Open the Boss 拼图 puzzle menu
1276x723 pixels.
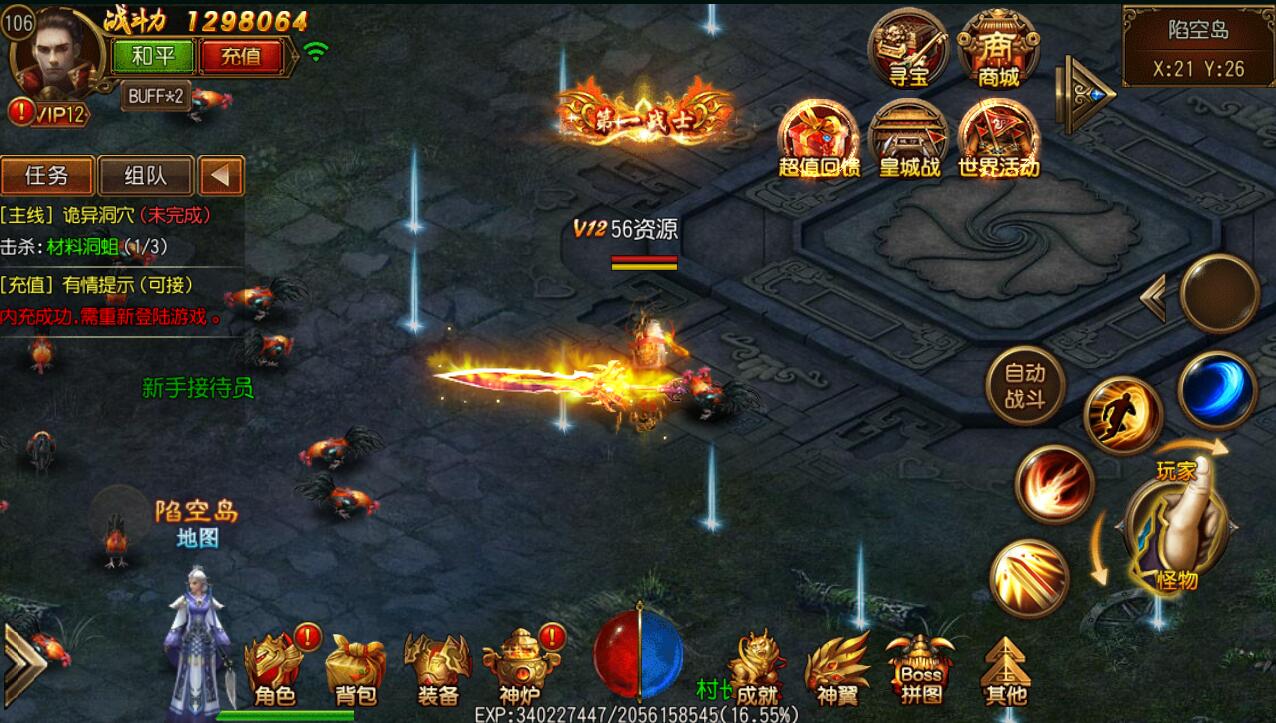tap(920, 668)
